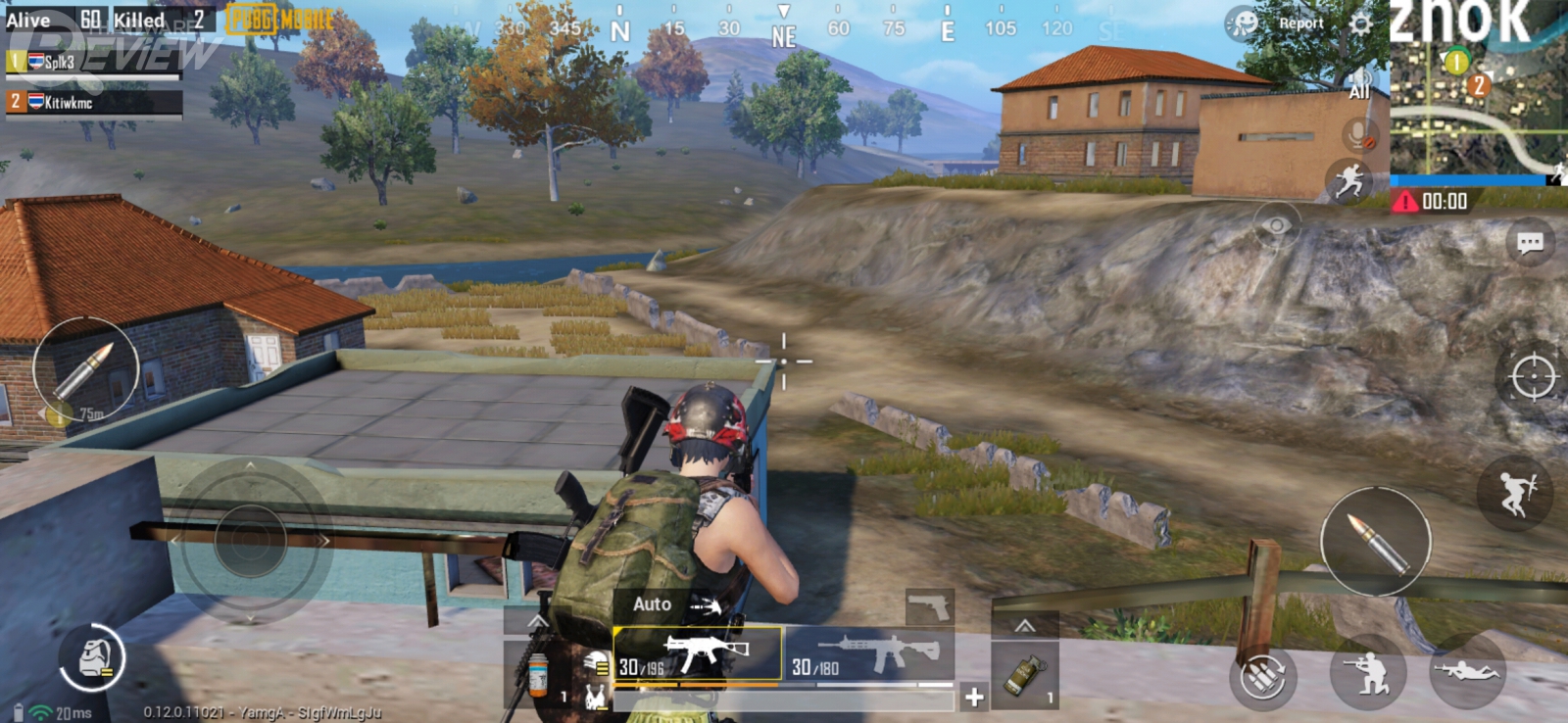1568x723 pixels.
Task: Toggle the All voice speaker icon
Action: pyautogui.click(x=1359, y=85)
